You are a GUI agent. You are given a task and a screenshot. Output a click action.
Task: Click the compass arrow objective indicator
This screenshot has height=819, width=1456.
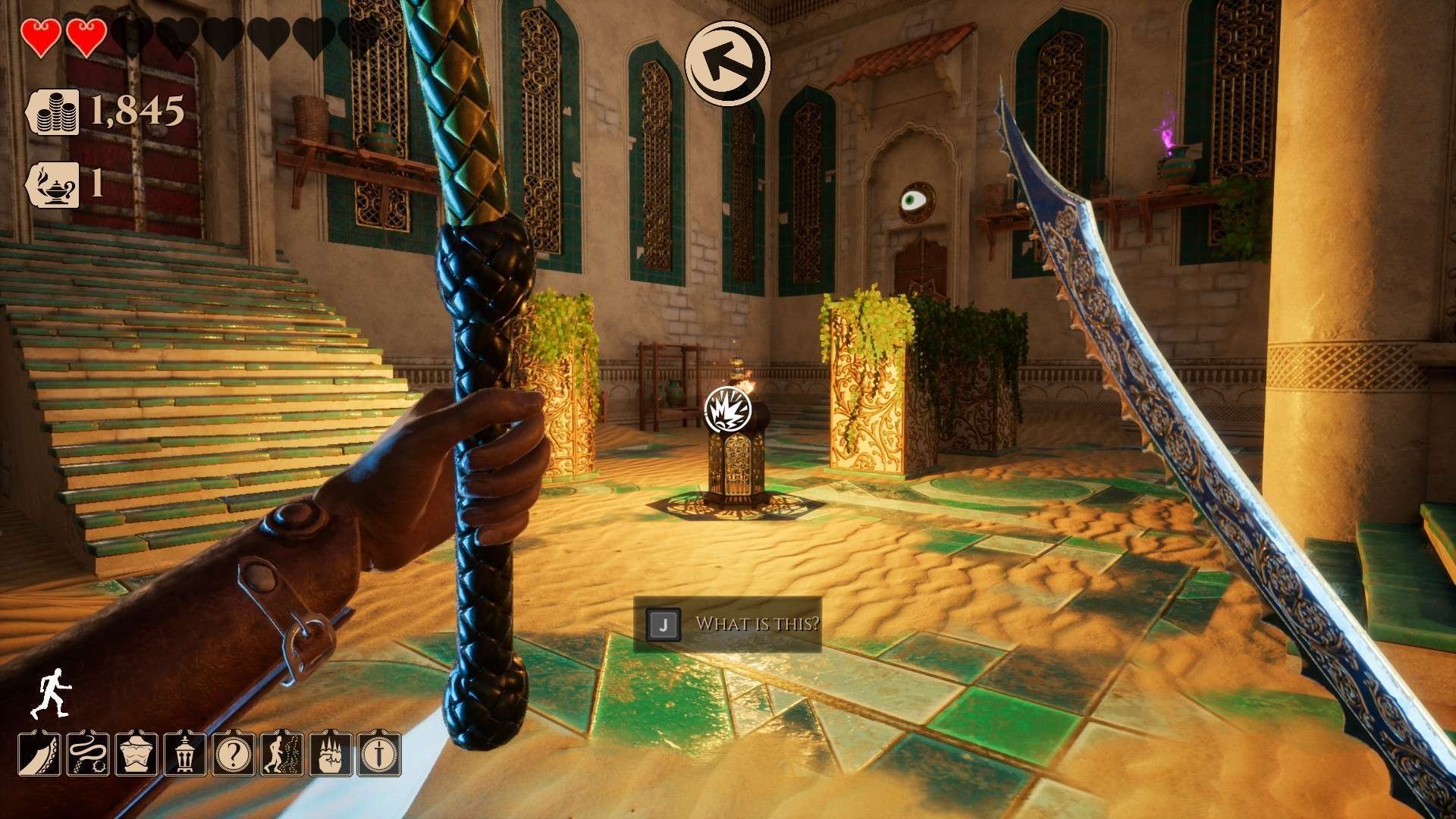coord(727,63)
